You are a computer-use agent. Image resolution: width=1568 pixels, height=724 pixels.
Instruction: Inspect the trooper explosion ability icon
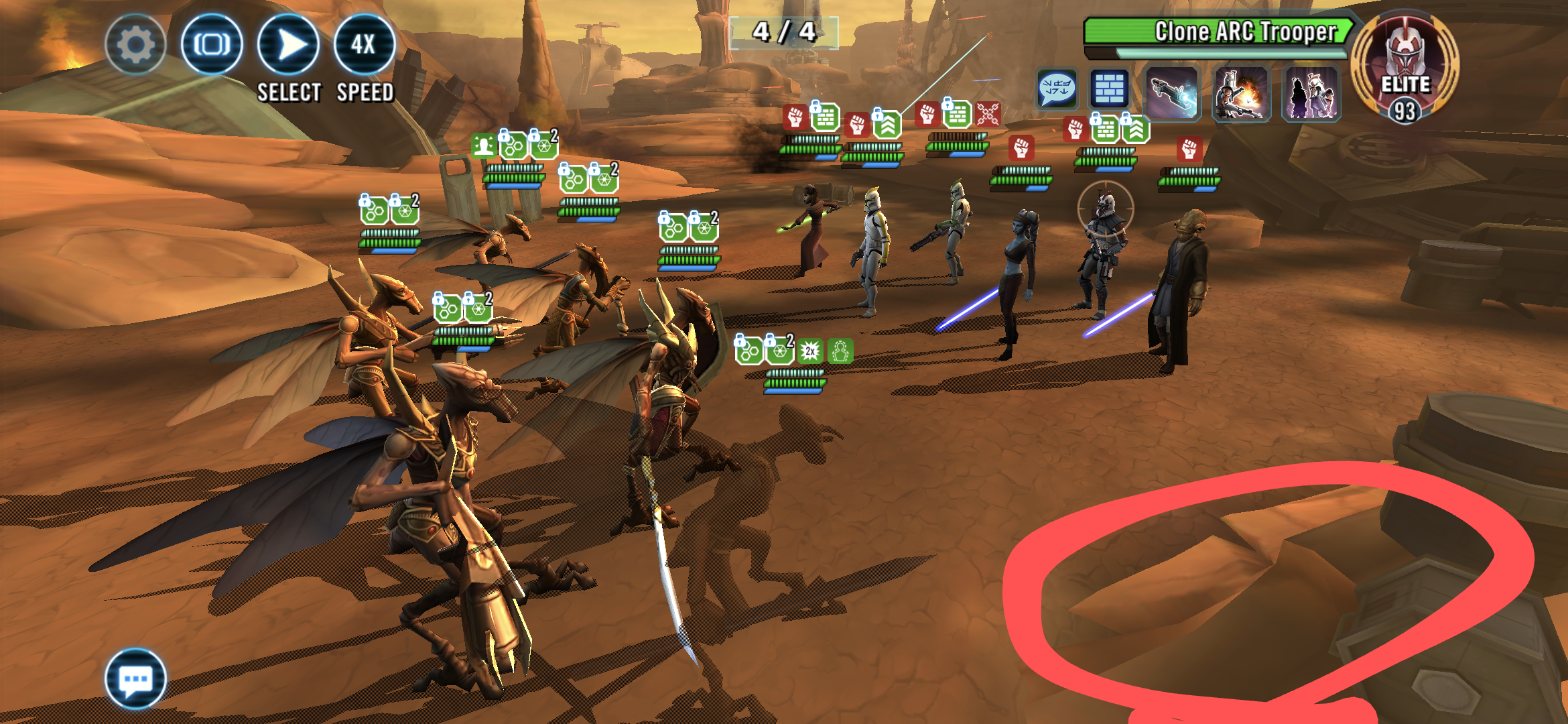click(1241, 93)
